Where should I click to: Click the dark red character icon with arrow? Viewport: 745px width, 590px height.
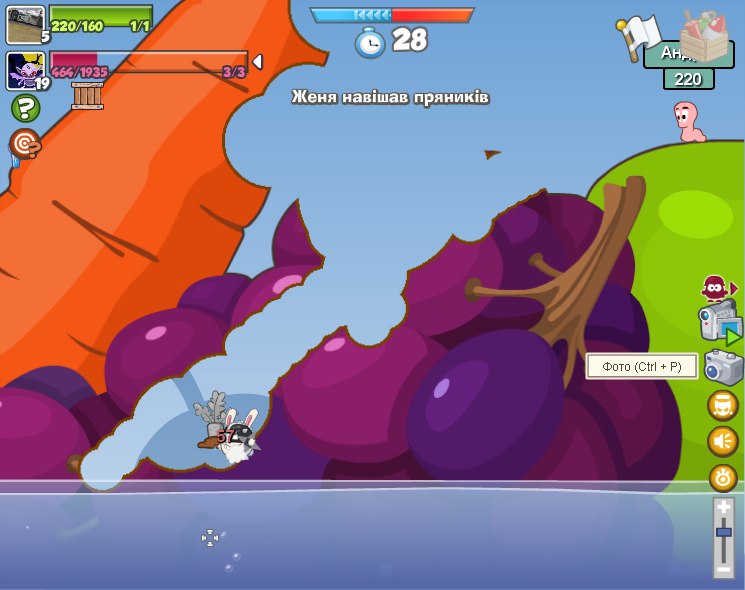click(717, 289)
